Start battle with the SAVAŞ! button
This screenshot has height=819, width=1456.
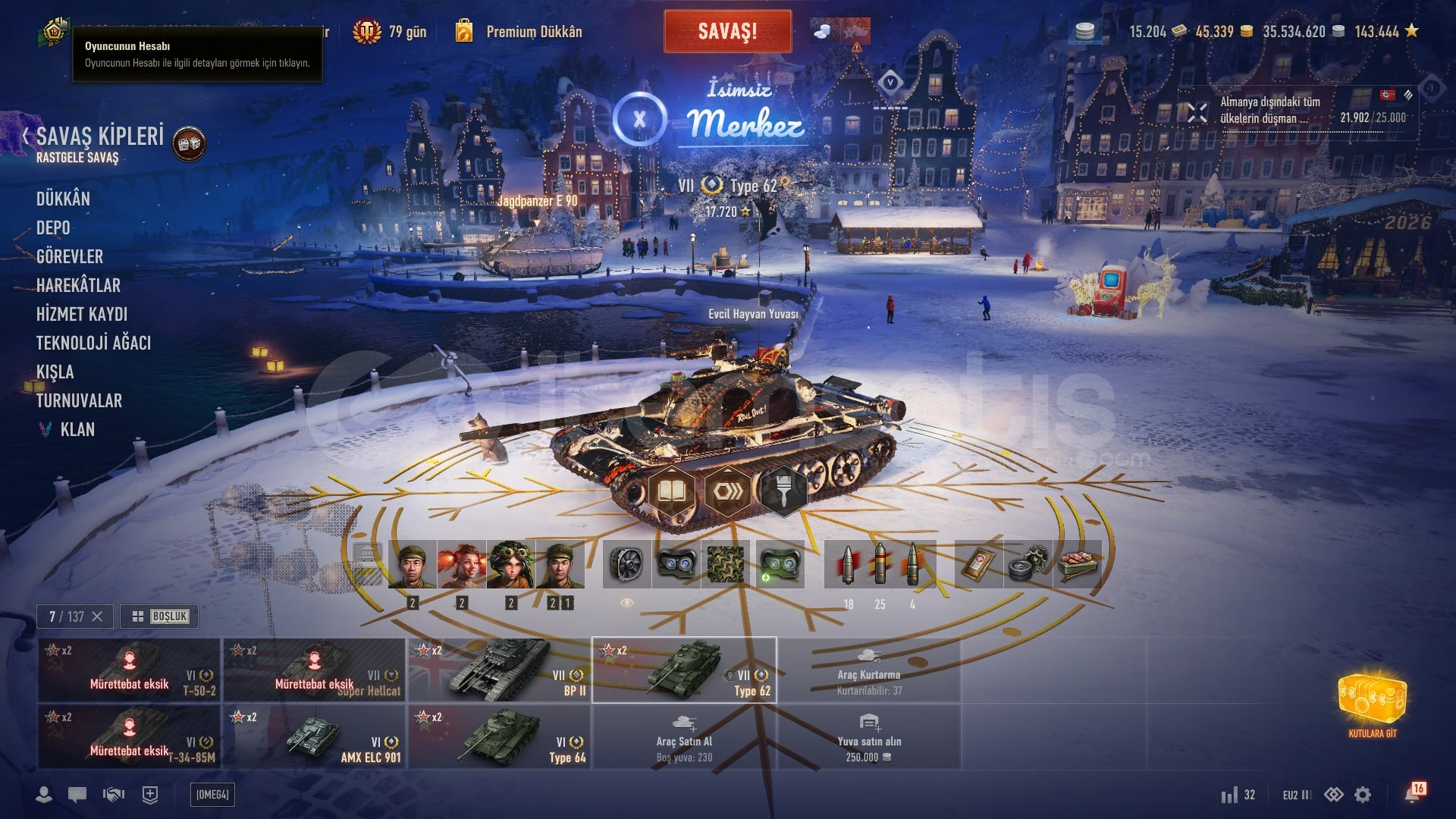point(727,32)
